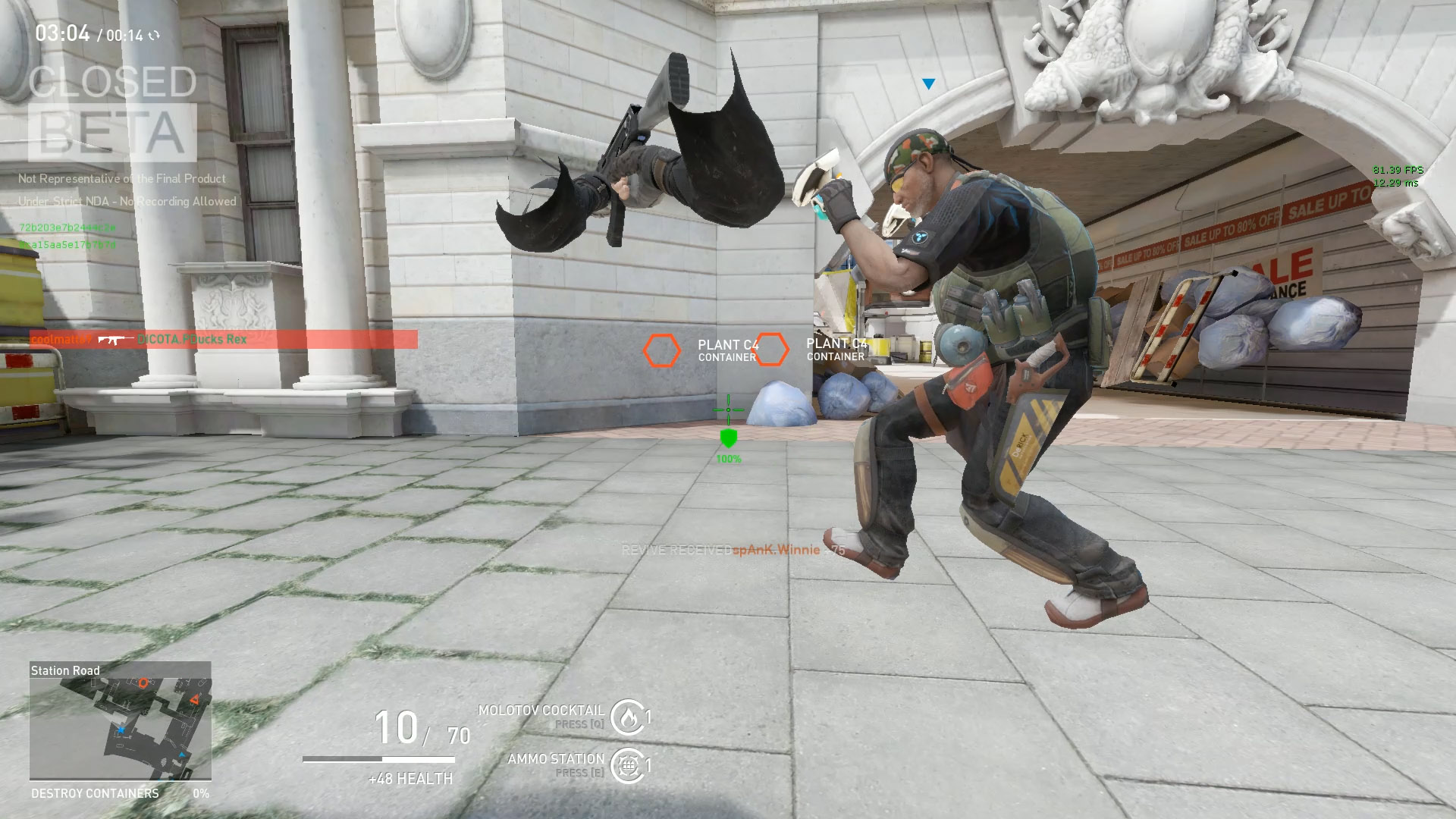Open the Destroy Containers objective tracker
Viewport: 1456px width, 819px height.
click(120, 793)
